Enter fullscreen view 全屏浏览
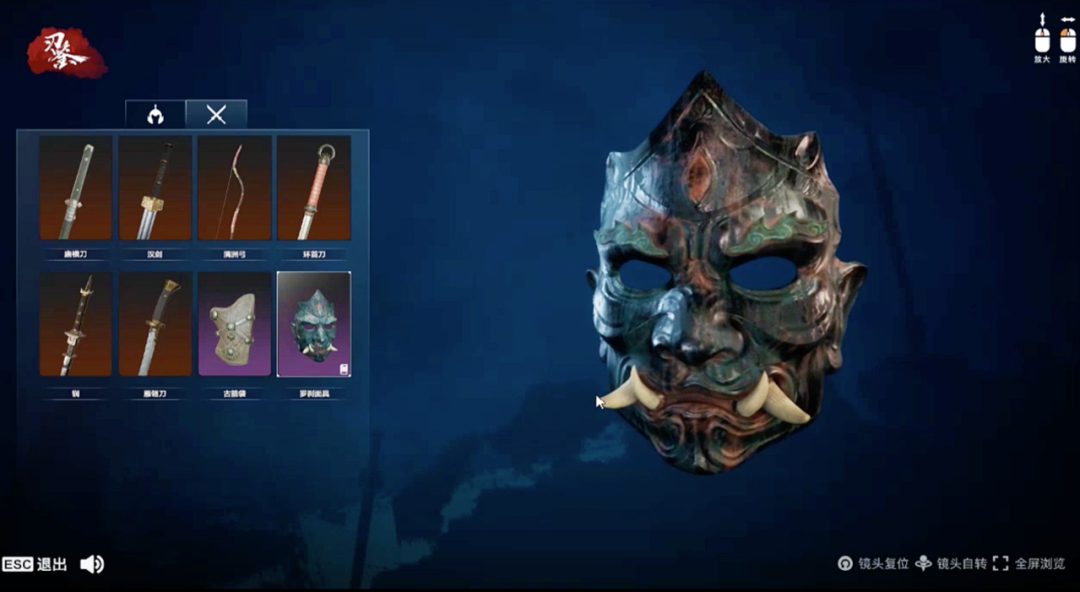Image resolution: width=1080 pixels, height=592 pixels. (x=1030, y=564)
